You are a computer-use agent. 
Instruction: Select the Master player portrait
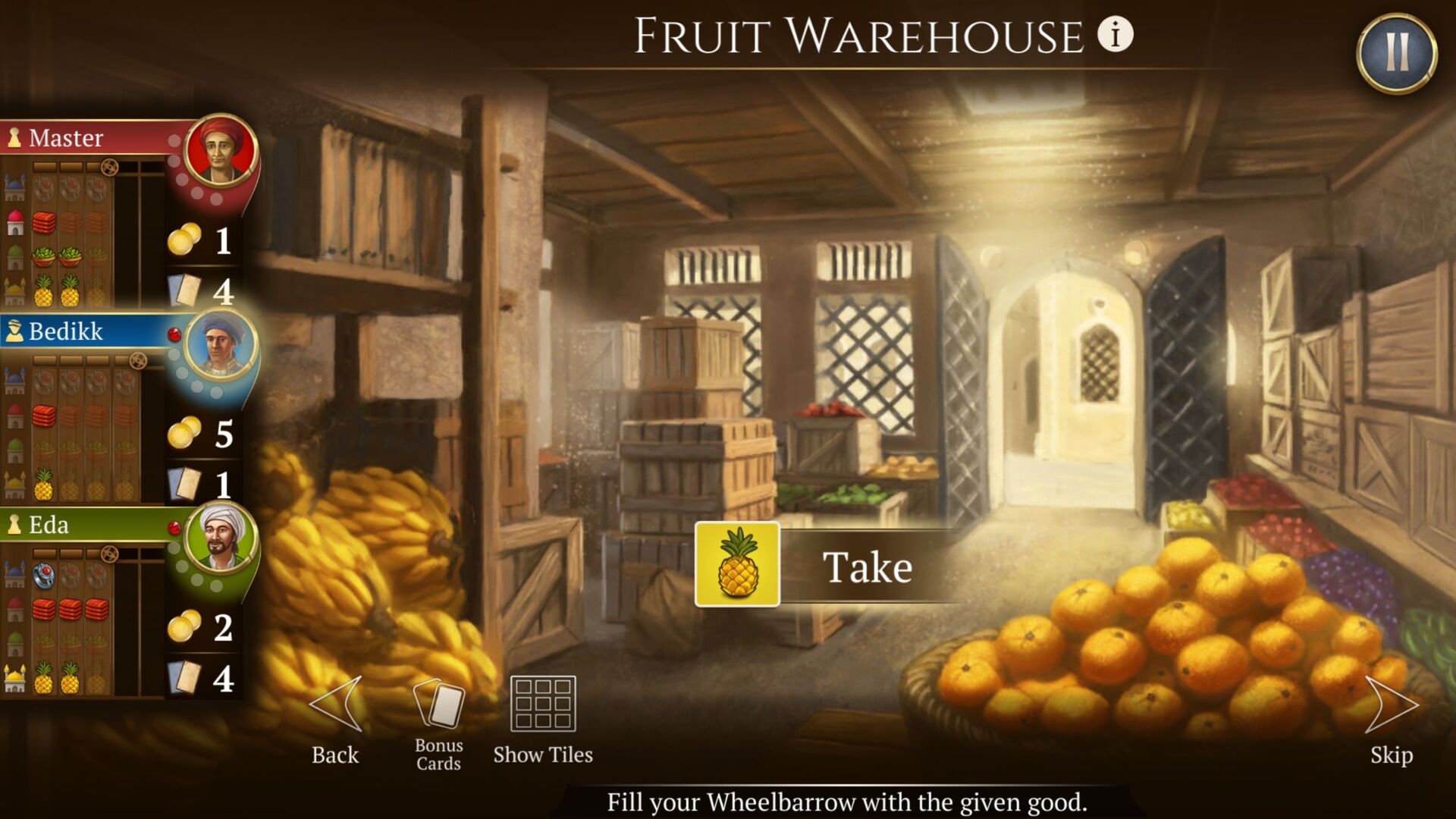(x=220, y=150)
